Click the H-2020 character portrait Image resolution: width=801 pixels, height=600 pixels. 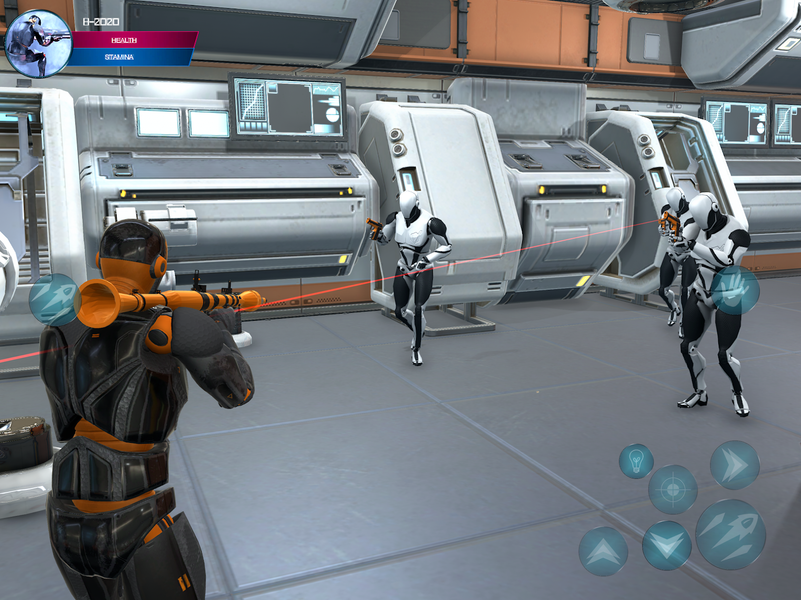click(x=38, y=43)
